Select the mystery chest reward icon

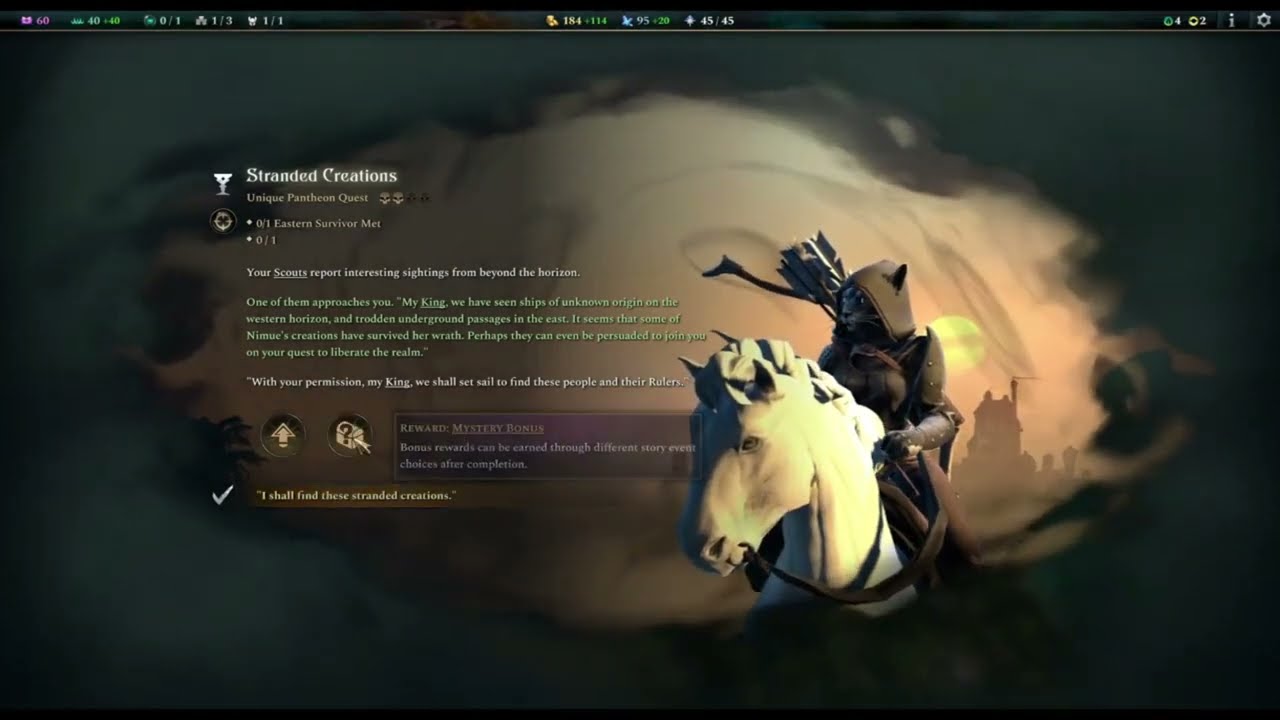click(x=350, y=436)
